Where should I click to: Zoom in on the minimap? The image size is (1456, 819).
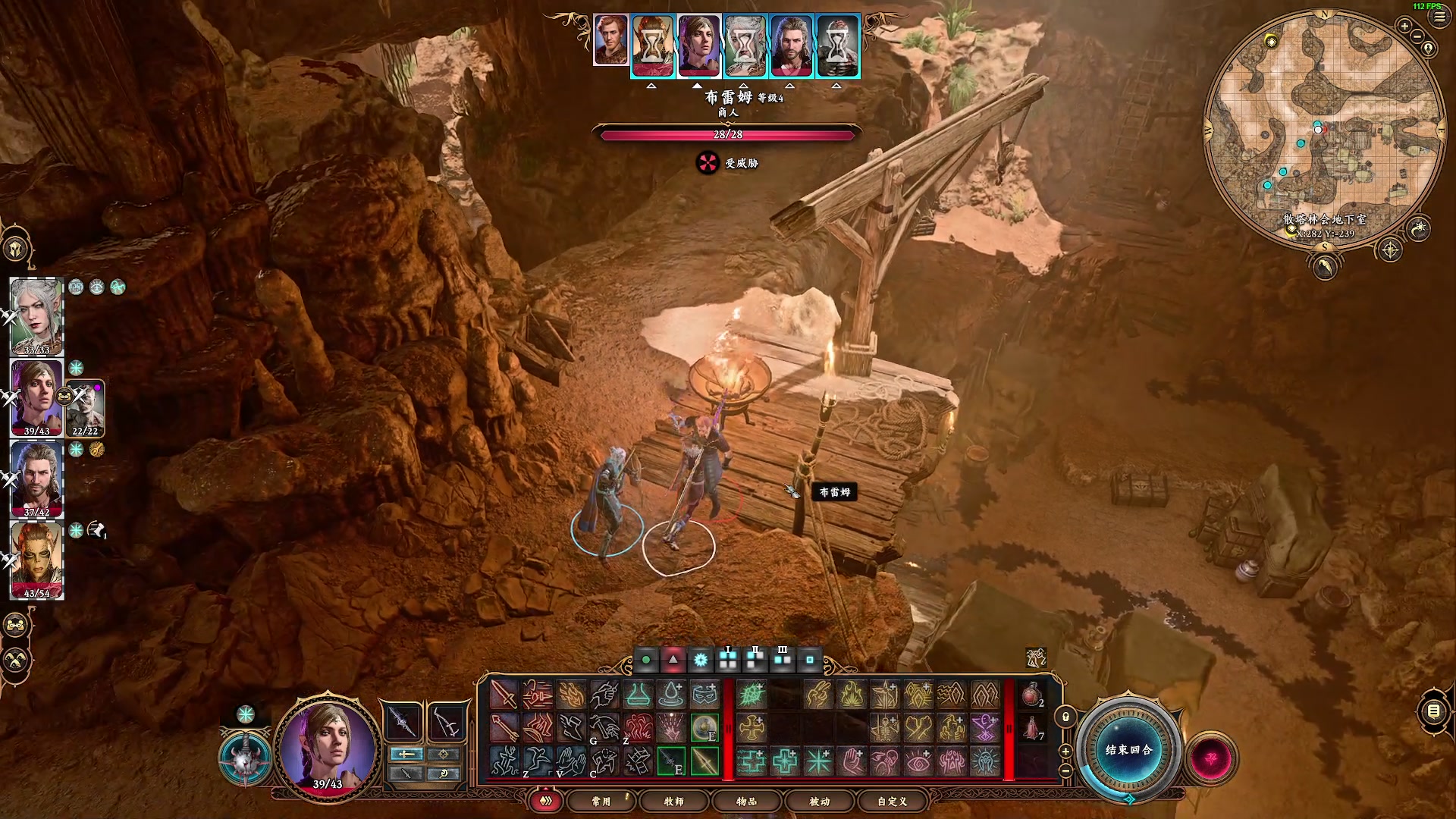click(x=1404, y=27)
